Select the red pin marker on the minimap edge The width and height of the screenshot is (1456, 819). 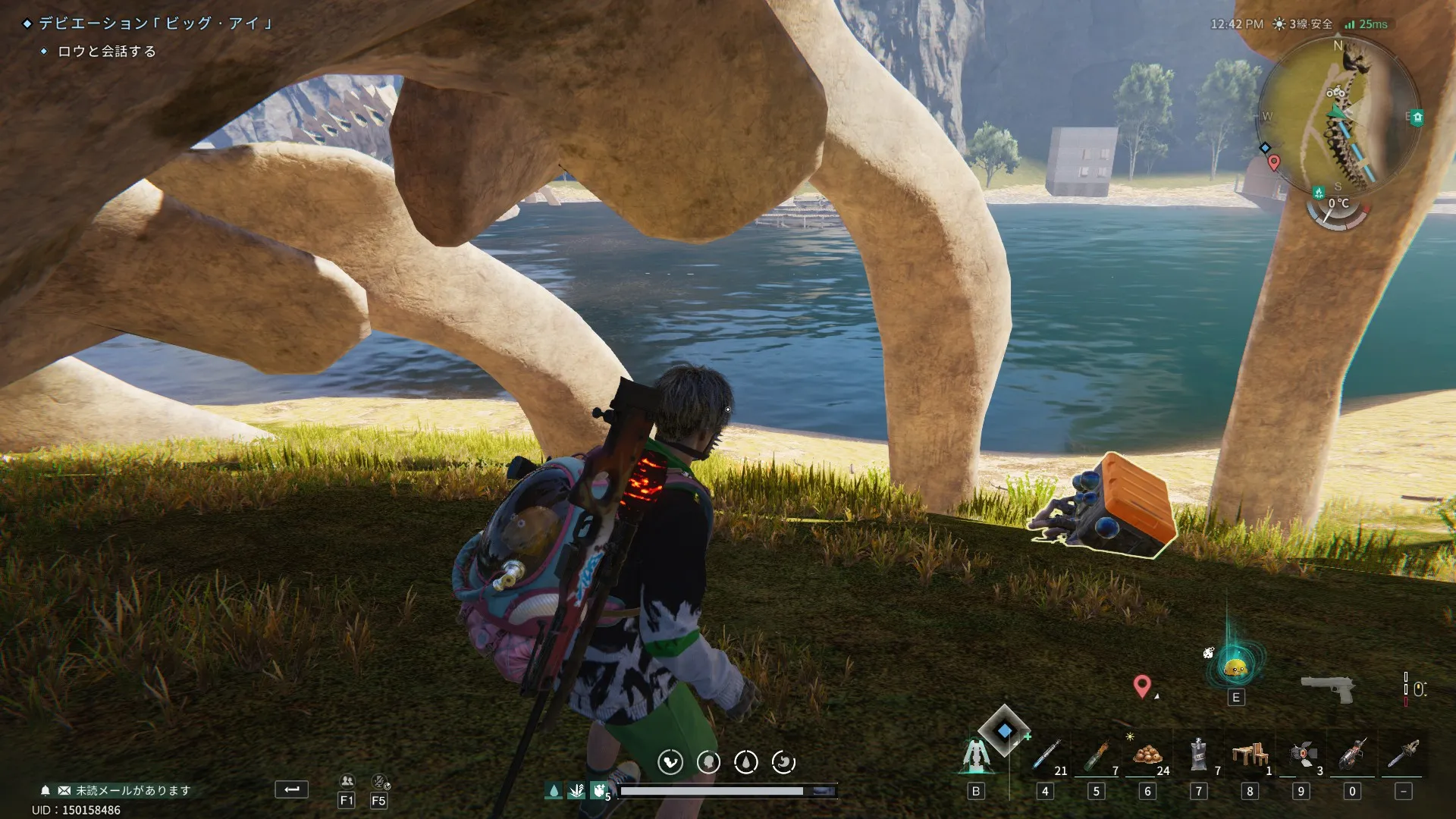[1274, 162]
